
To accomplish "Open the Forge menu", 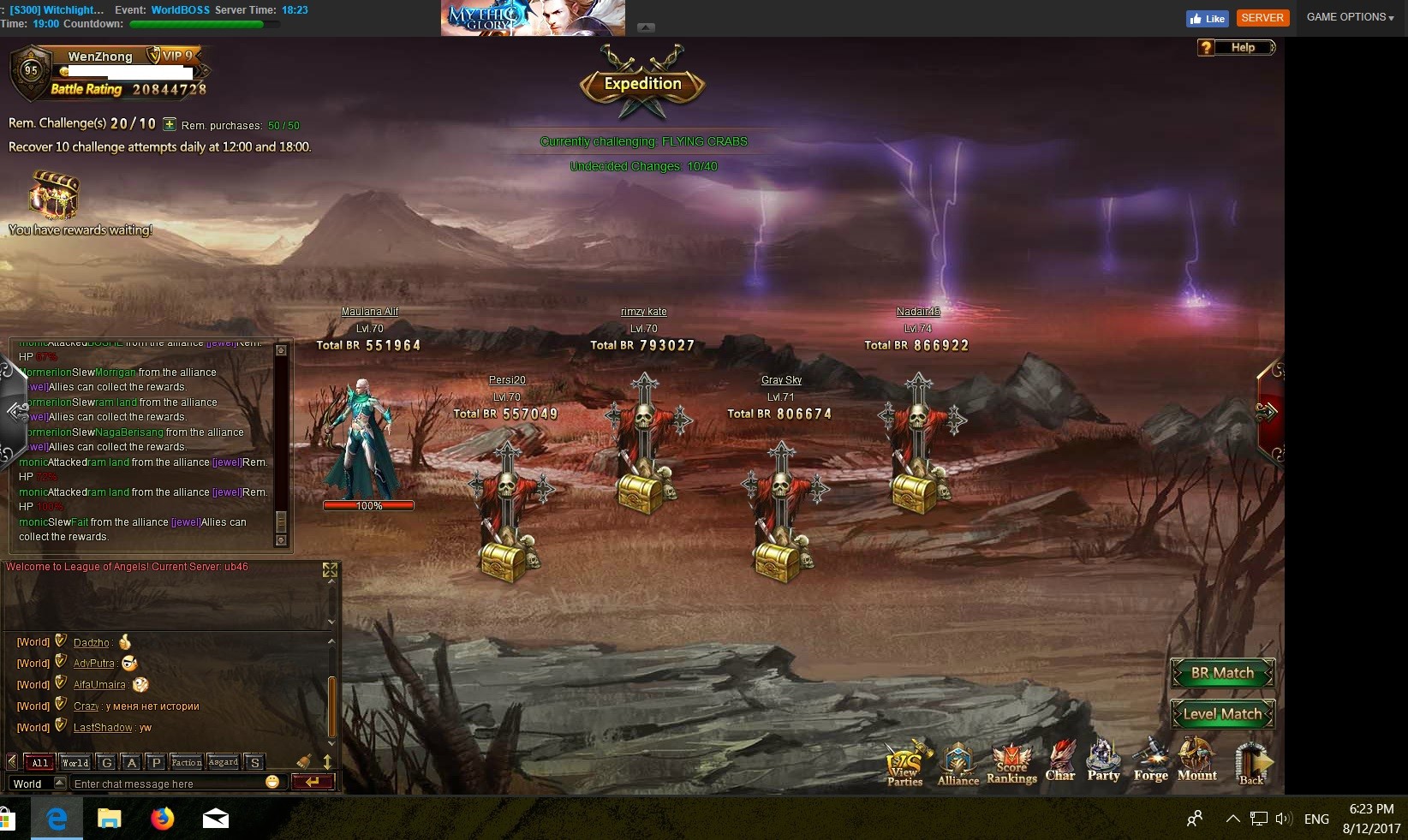I will (x=1150, y=761).
